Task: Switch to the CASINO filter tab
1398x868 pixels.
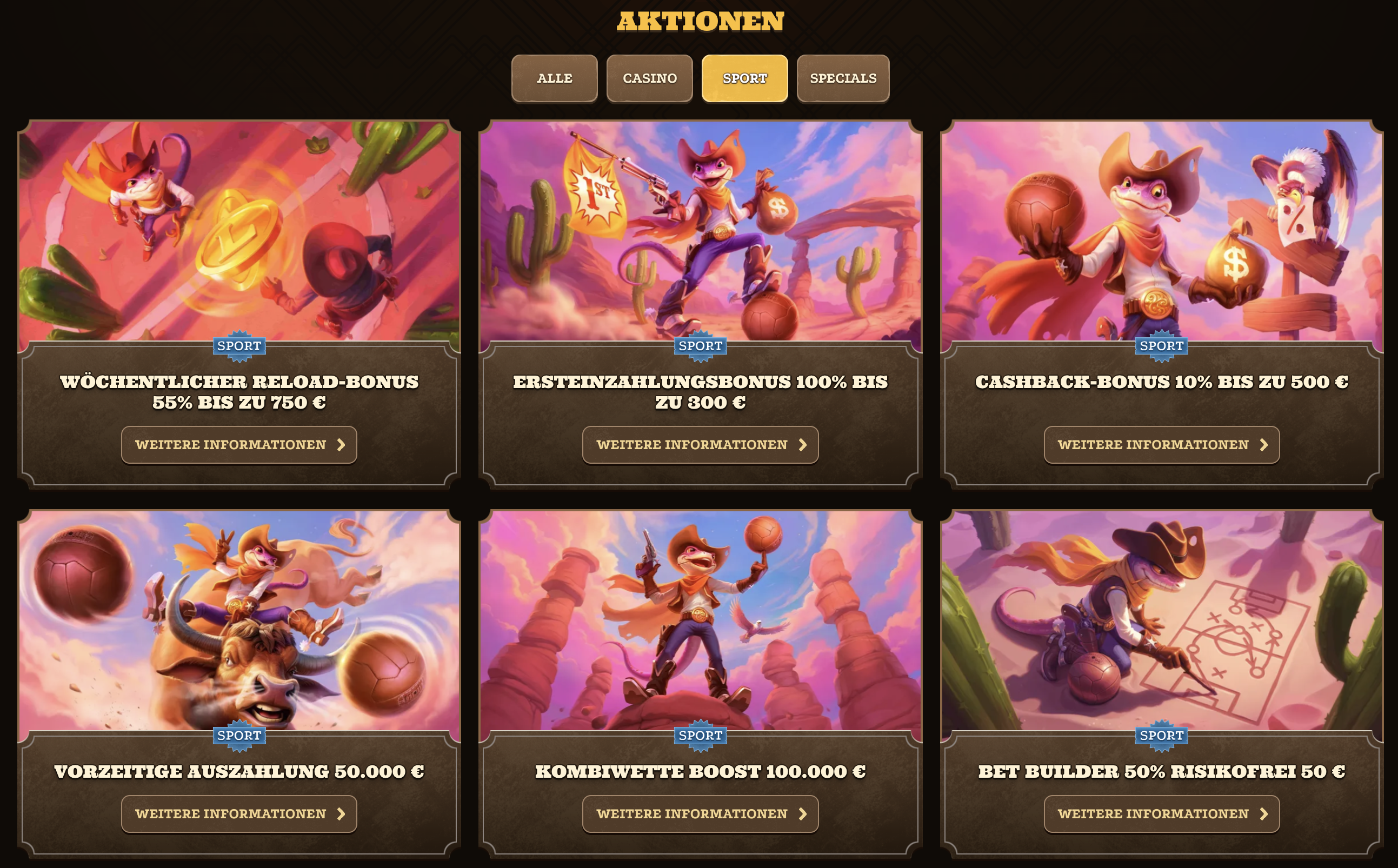Action: 649,78
